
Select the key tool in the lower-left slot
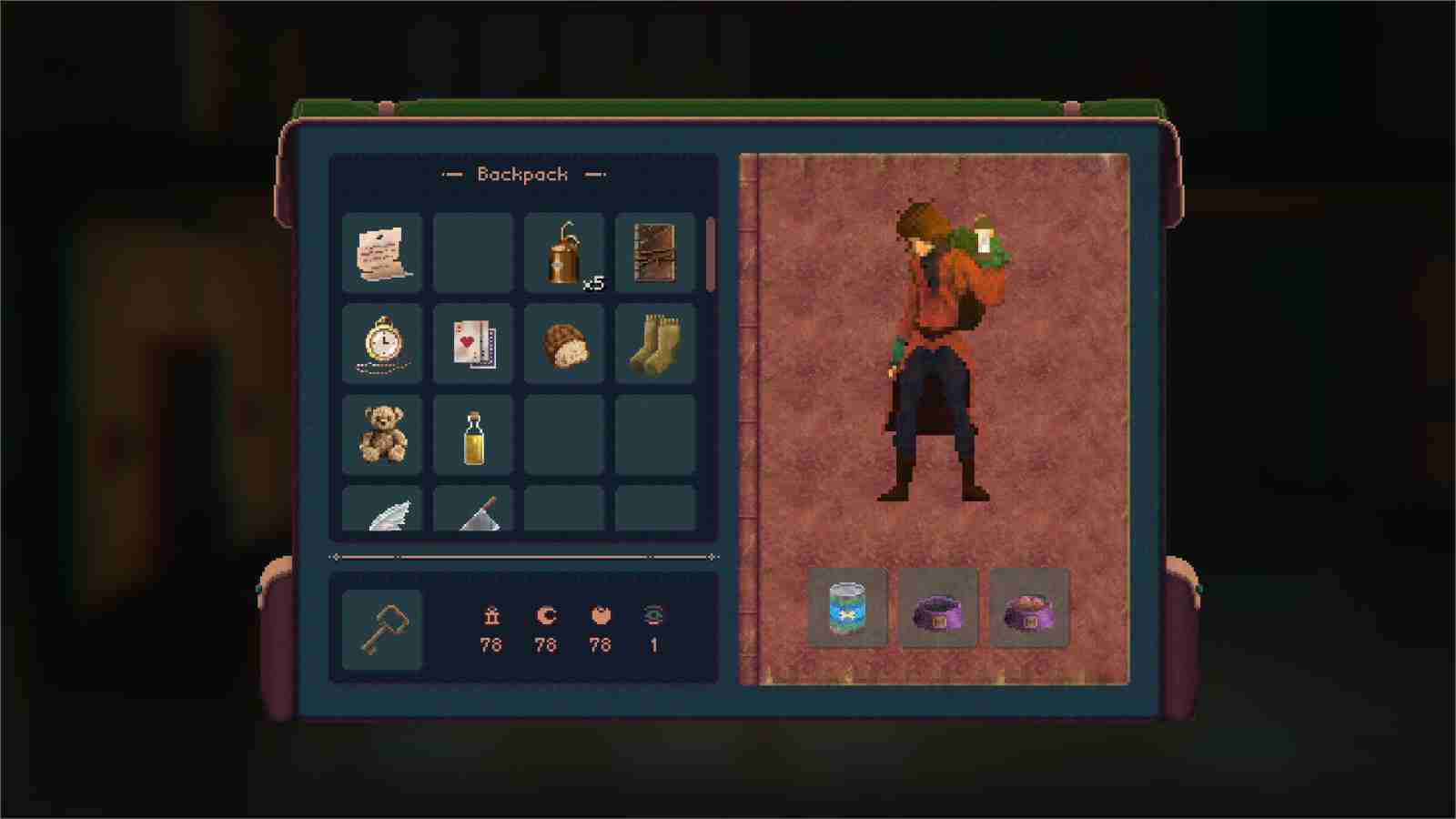coord(382,626)
